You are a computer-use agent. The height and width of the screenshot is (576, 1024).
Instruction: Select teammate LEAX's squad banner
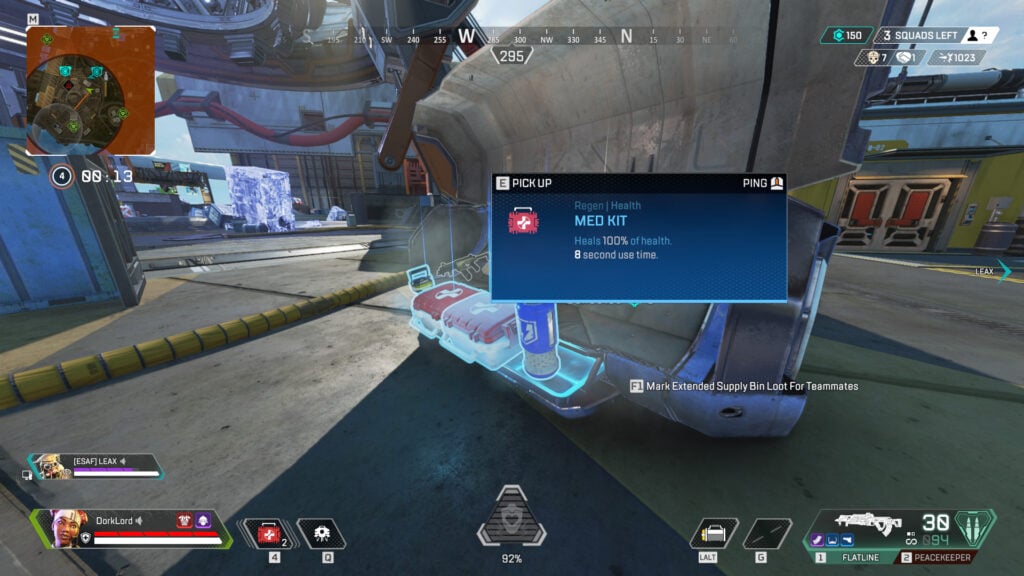(95, 465)
